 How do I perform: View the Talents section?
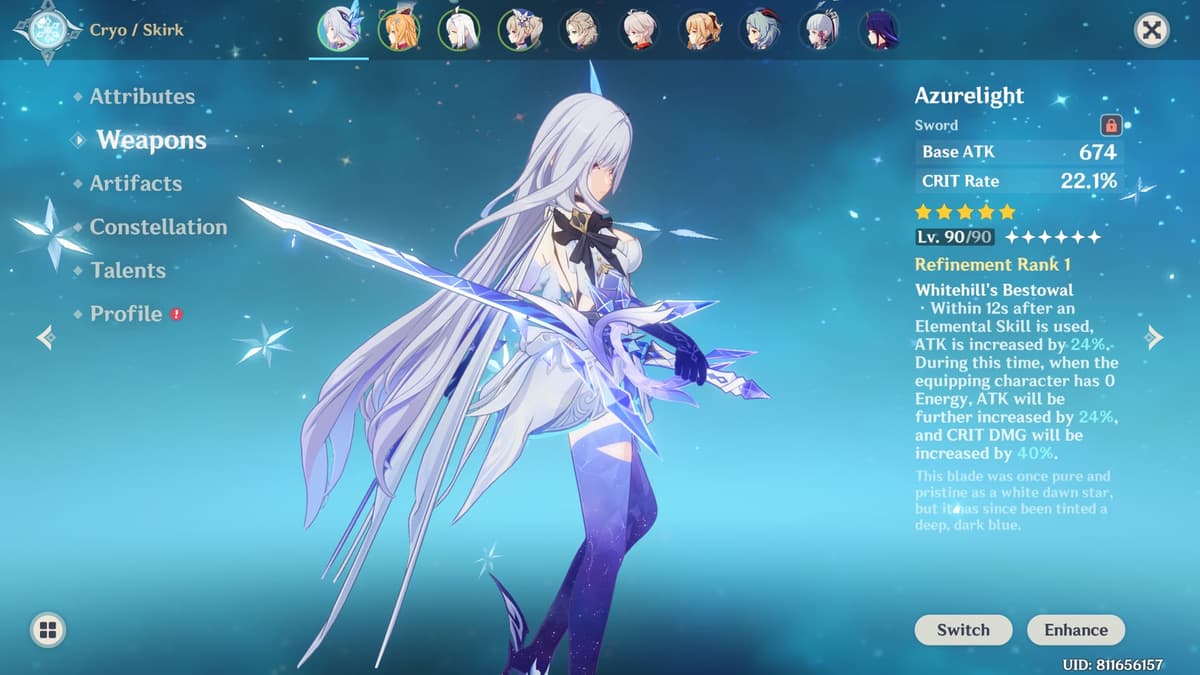click(128, 270)
